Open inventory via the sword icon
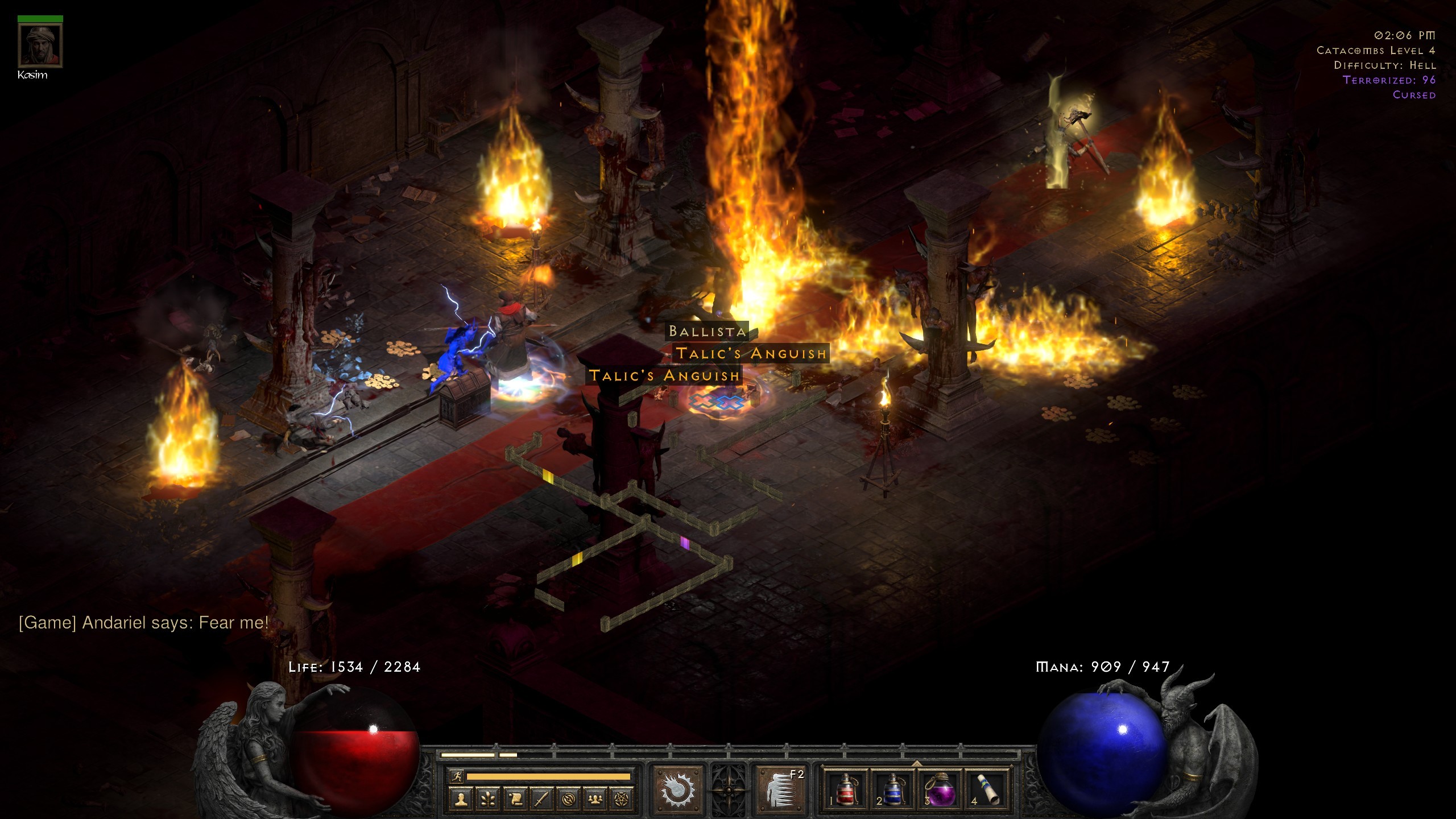Screen dimensions: 1456x819 [x=541, y=800]
